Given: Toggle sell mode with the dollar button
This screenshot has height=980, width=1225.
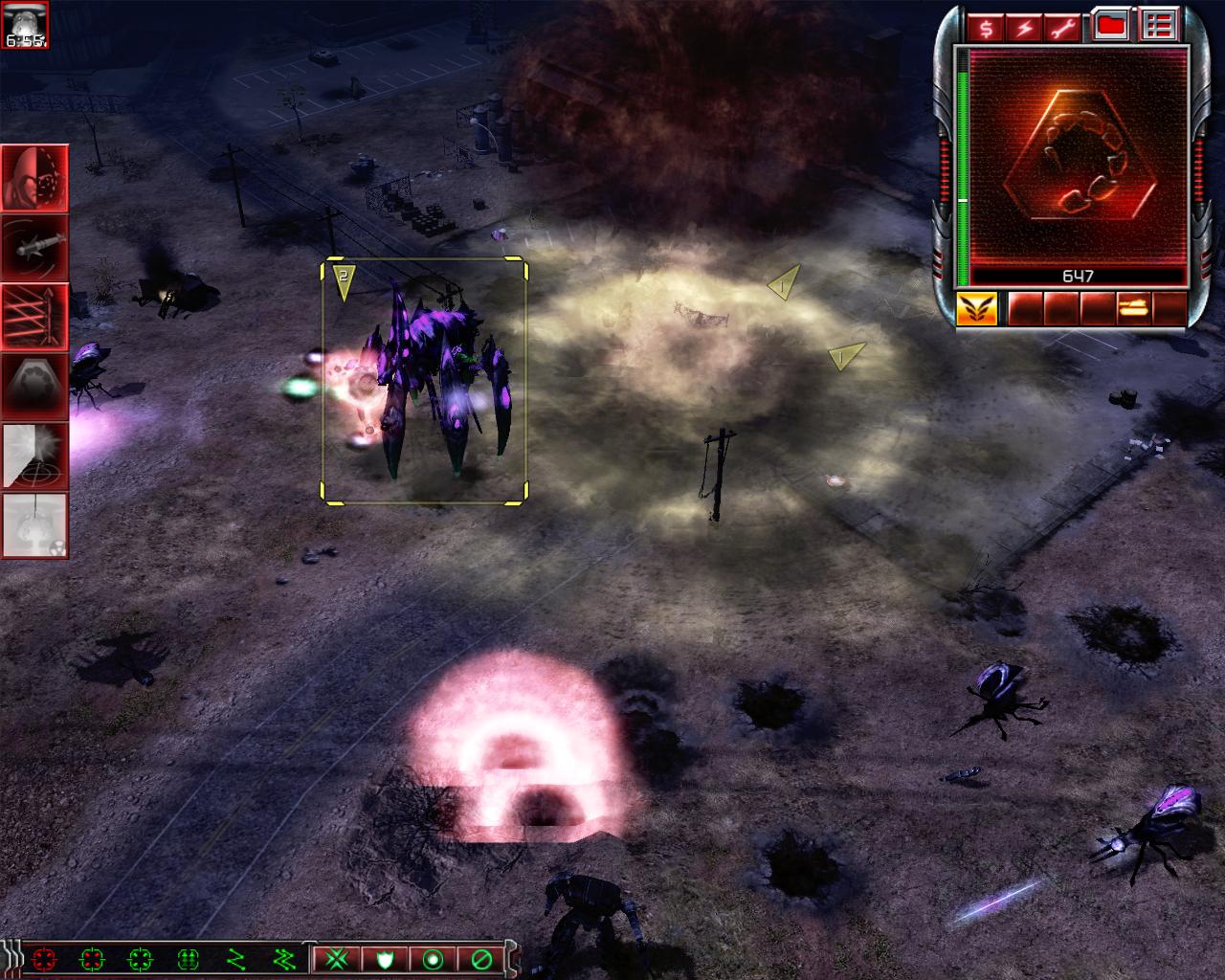Looking at the screenshot, I should 986,28.
